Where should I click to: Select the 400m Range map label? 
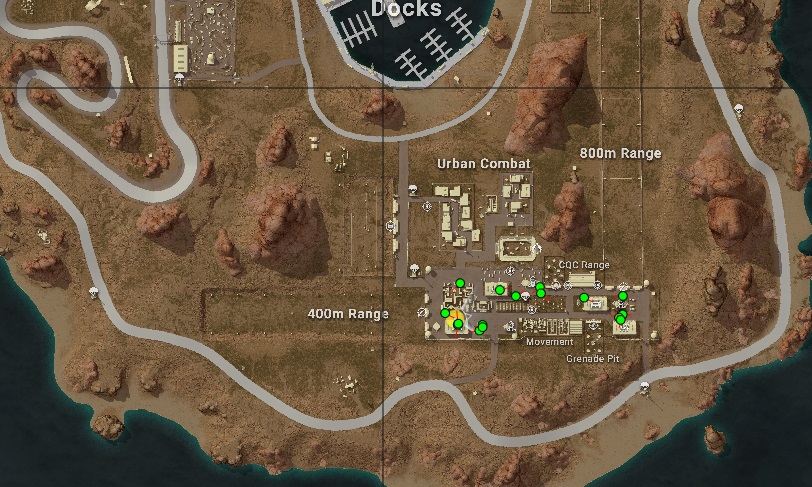(347, 314)
